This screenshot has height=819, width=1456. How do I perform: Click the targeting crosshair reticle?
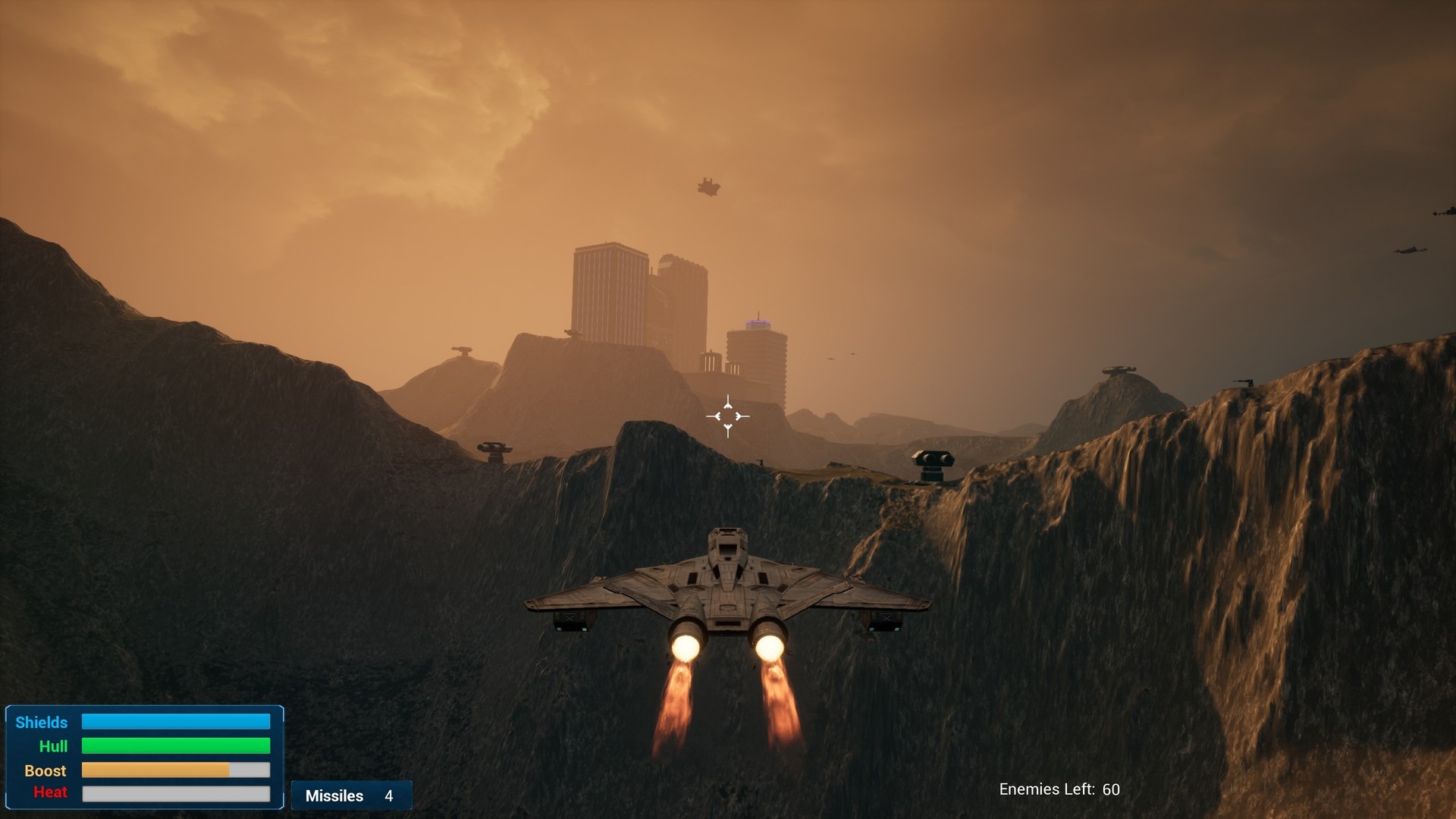[x=727, y=416]
